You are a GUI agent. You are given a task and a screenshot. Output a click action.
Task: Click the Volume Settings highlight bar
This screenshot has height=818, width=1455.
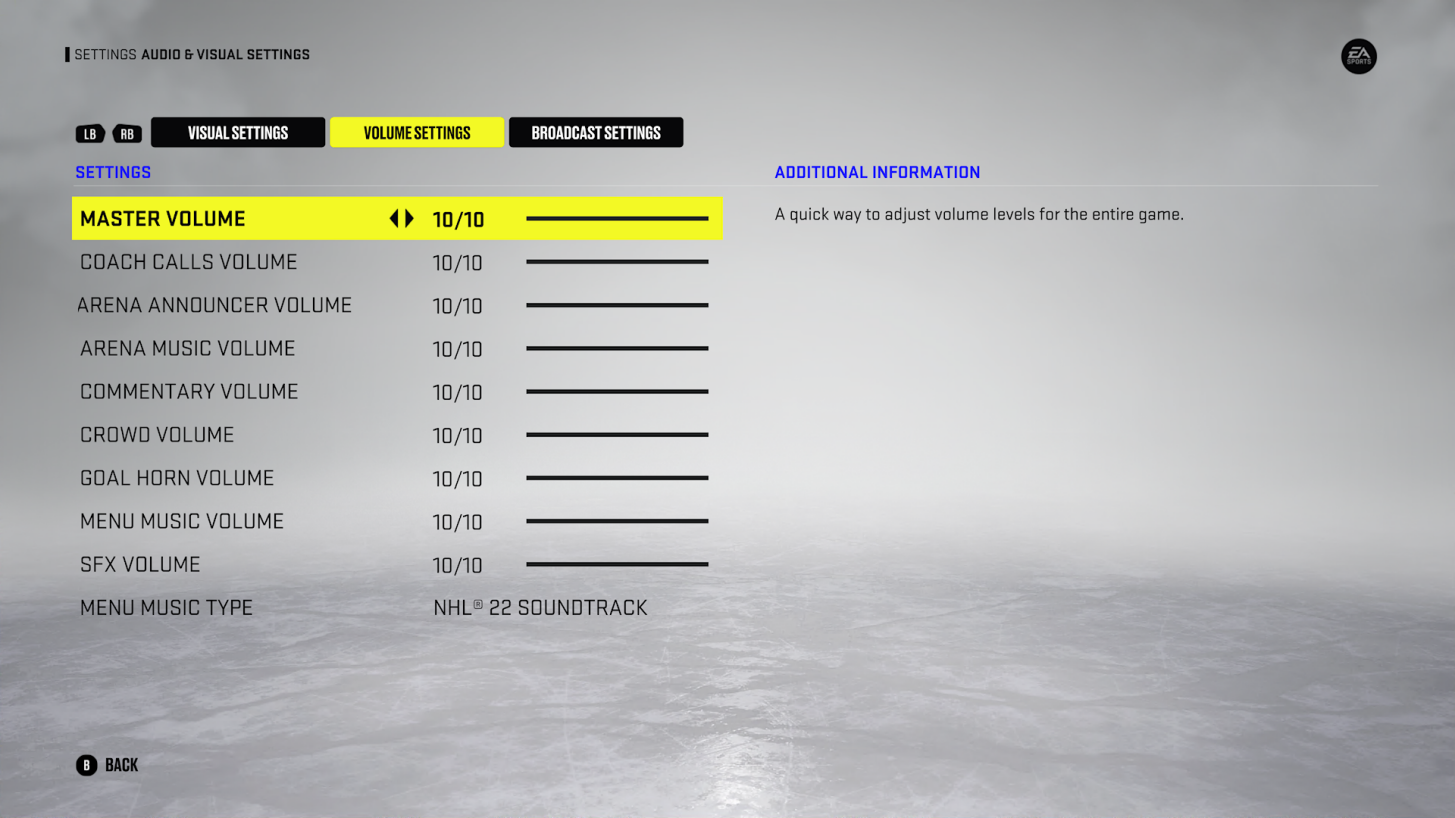coord(416,132)
